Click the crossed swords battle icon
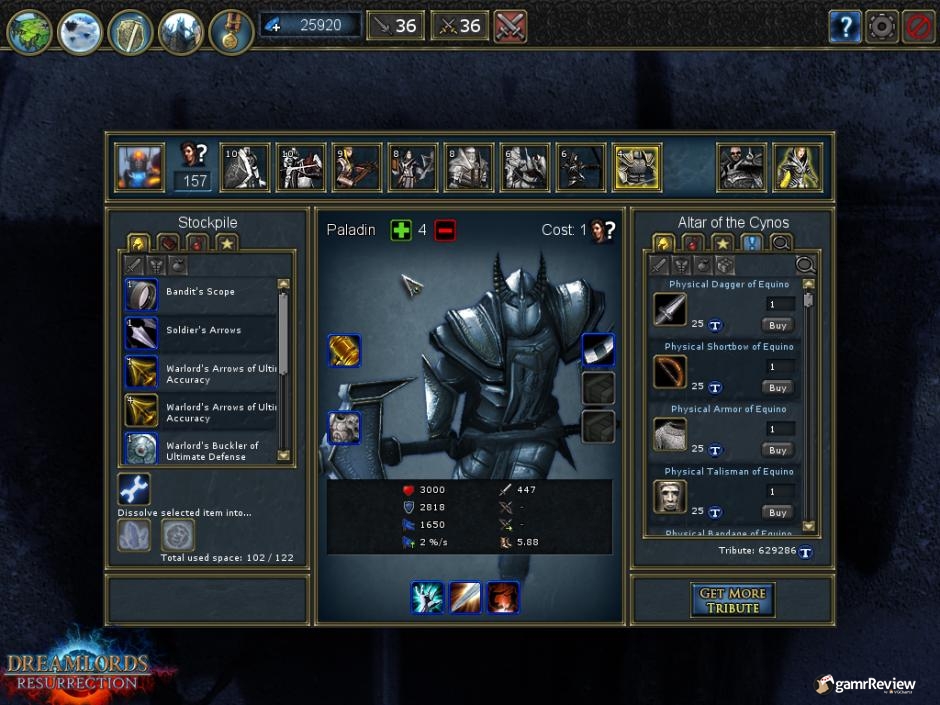Screen dimensions: 940x705 pyautogui.click(x=510, y=26)
